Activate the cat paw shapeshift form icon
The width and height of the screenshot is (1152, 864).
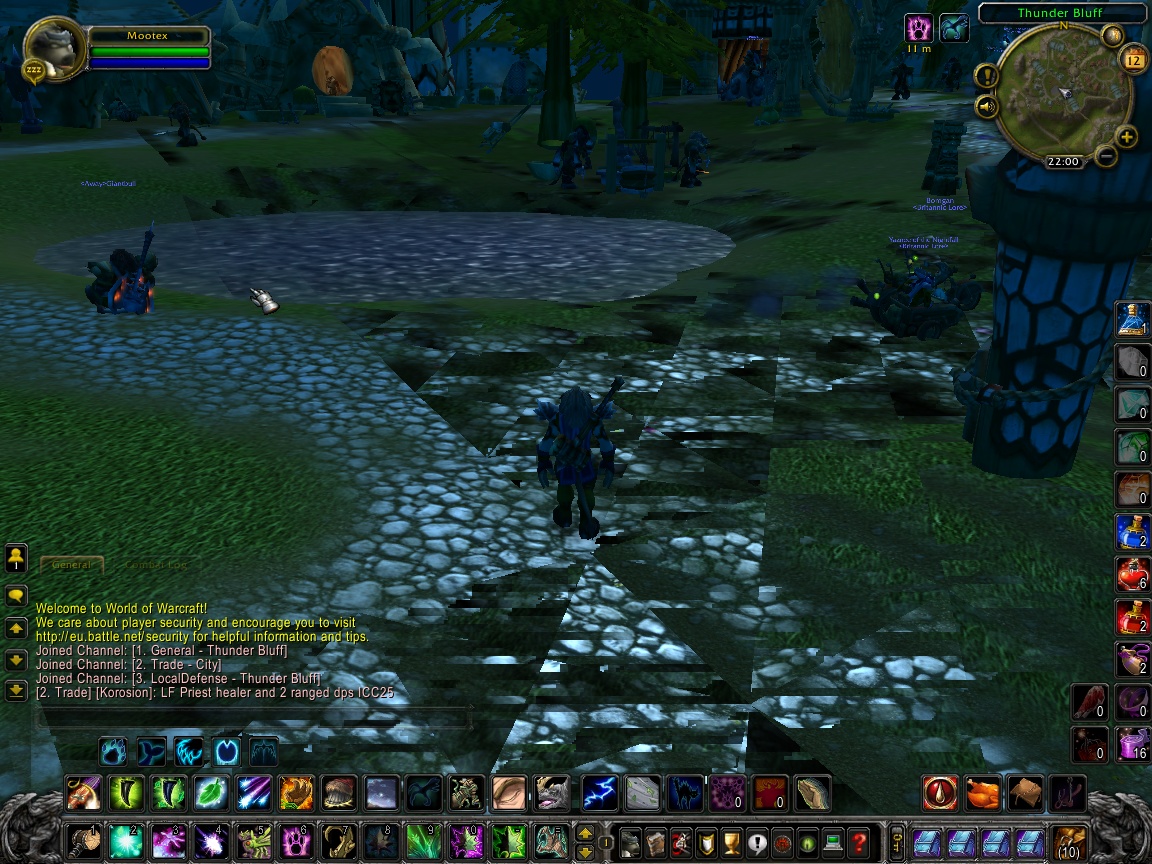(x=112, y=750)
